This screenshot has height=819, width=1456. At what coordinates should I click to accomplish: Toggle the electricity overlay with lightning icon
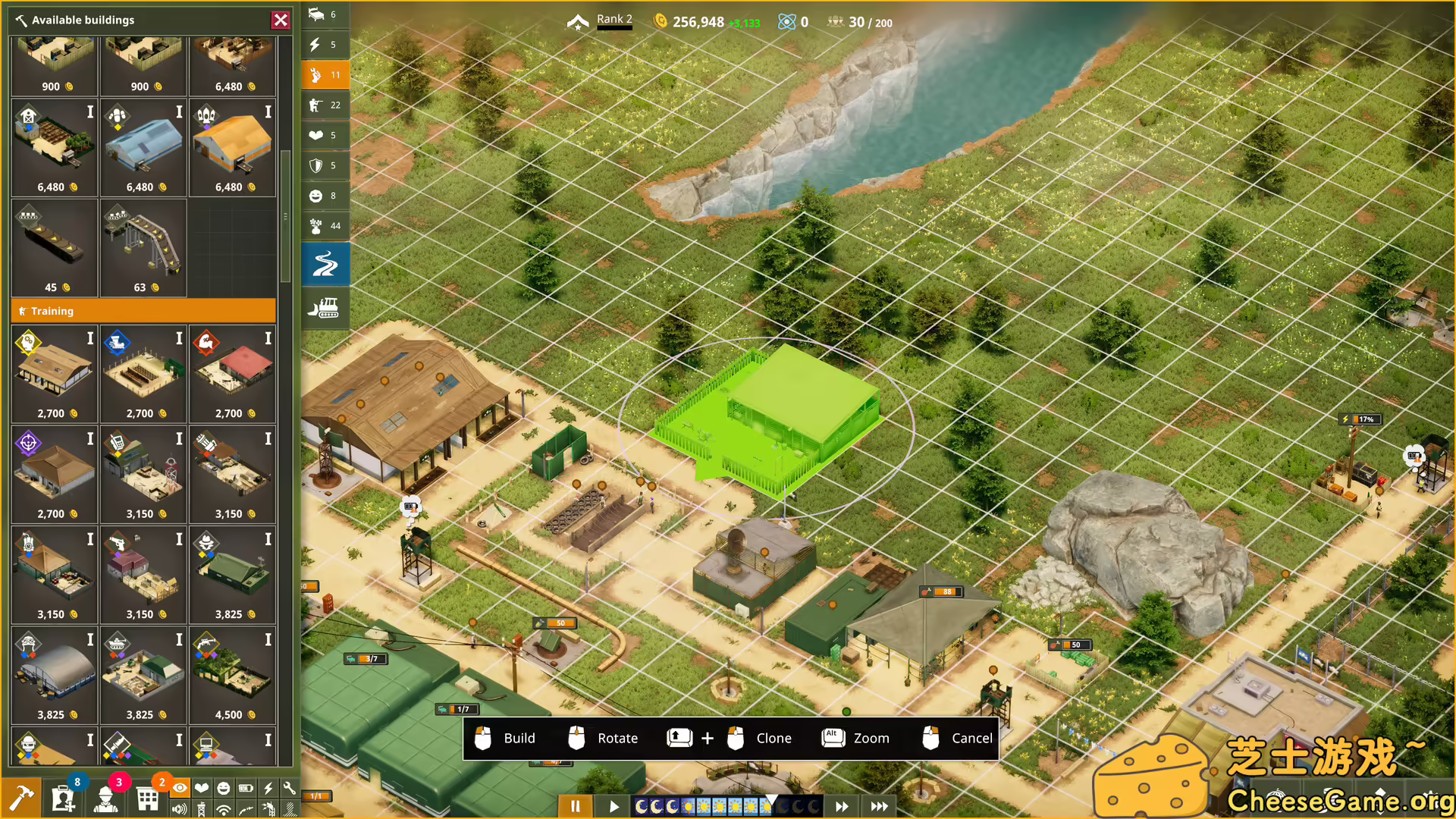(x=268, y=789)
